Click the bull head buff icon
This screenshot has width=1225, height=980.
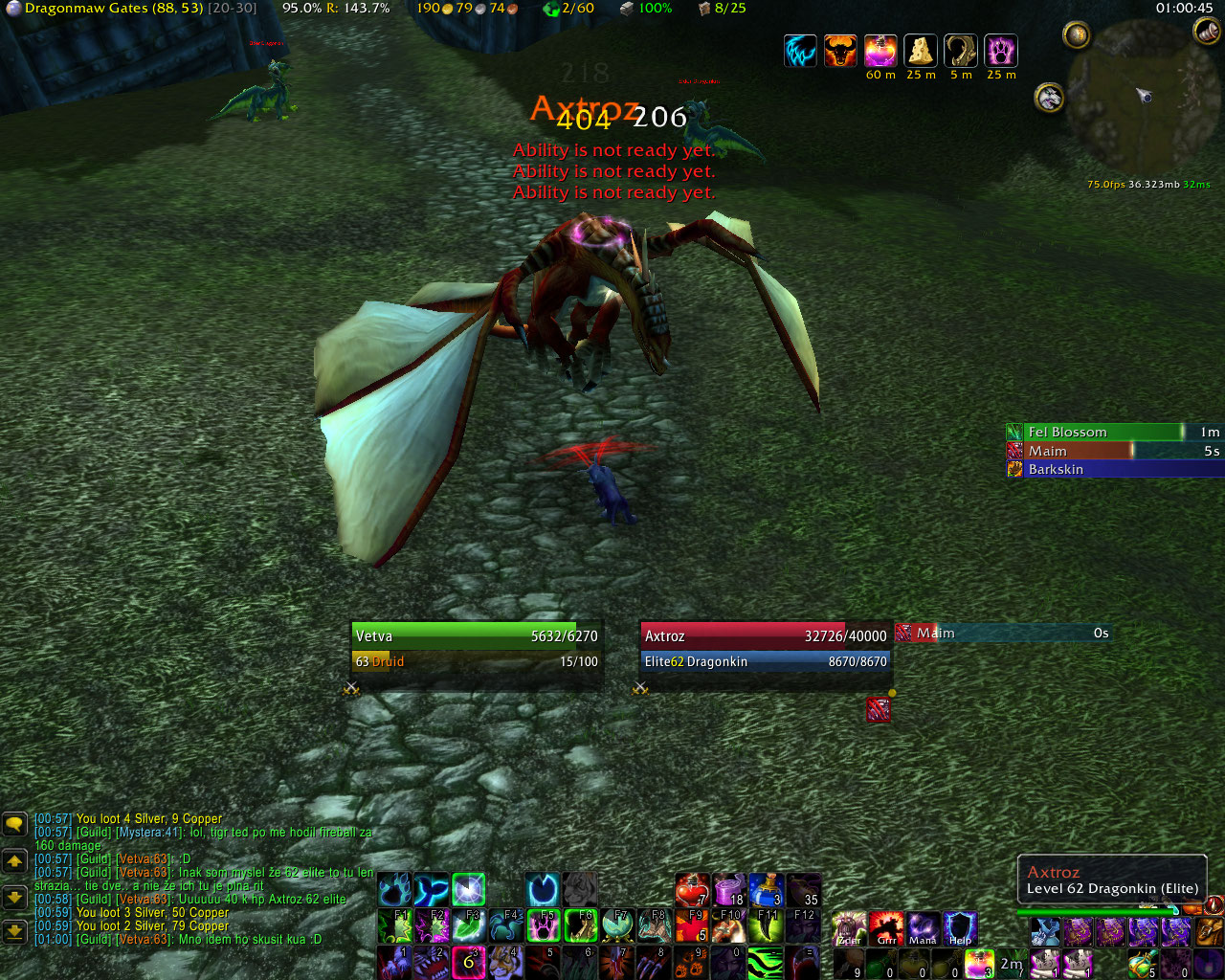(x=840, y=51)
